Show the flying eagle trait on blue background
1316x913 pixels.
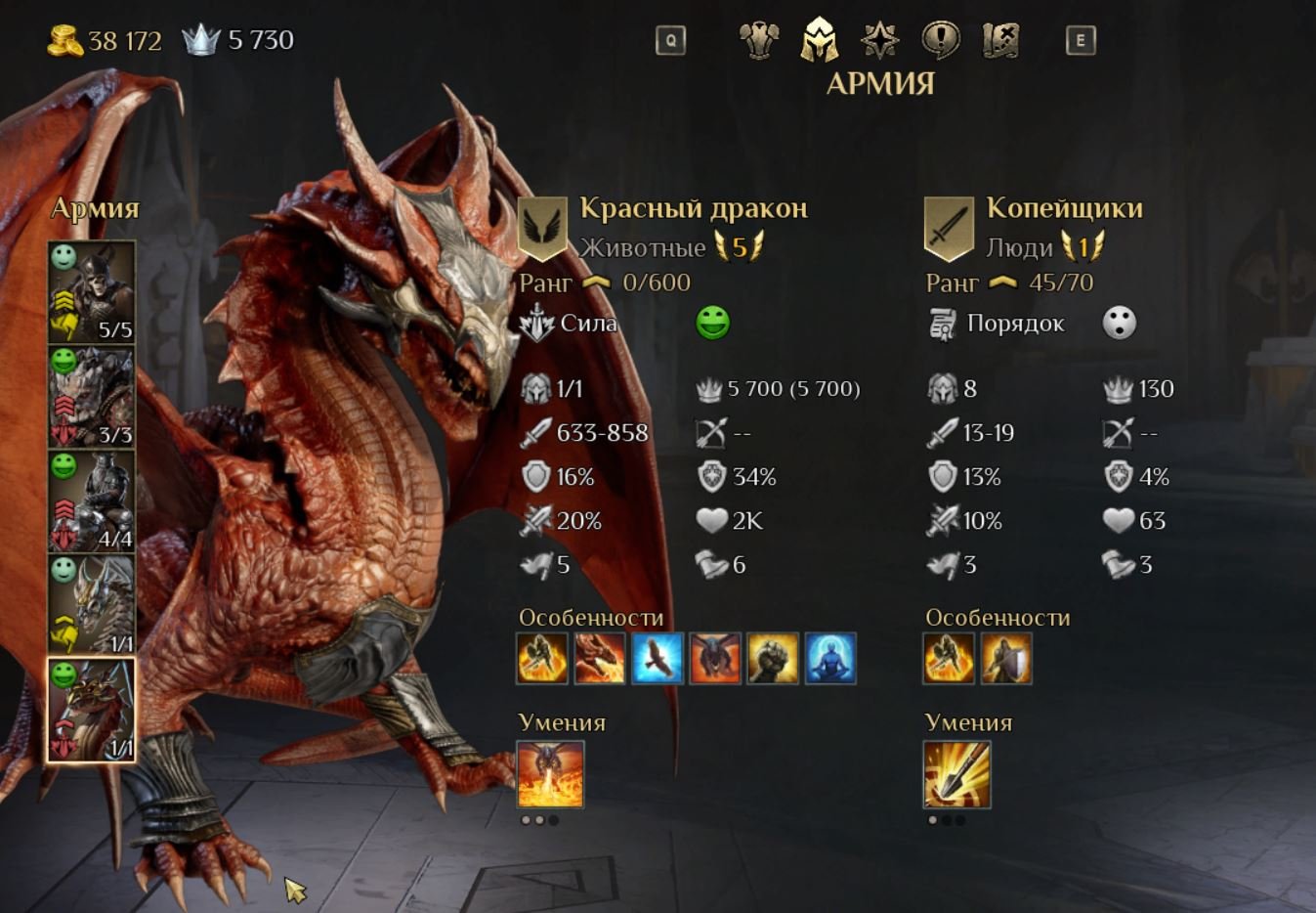(x=657, y=658)
